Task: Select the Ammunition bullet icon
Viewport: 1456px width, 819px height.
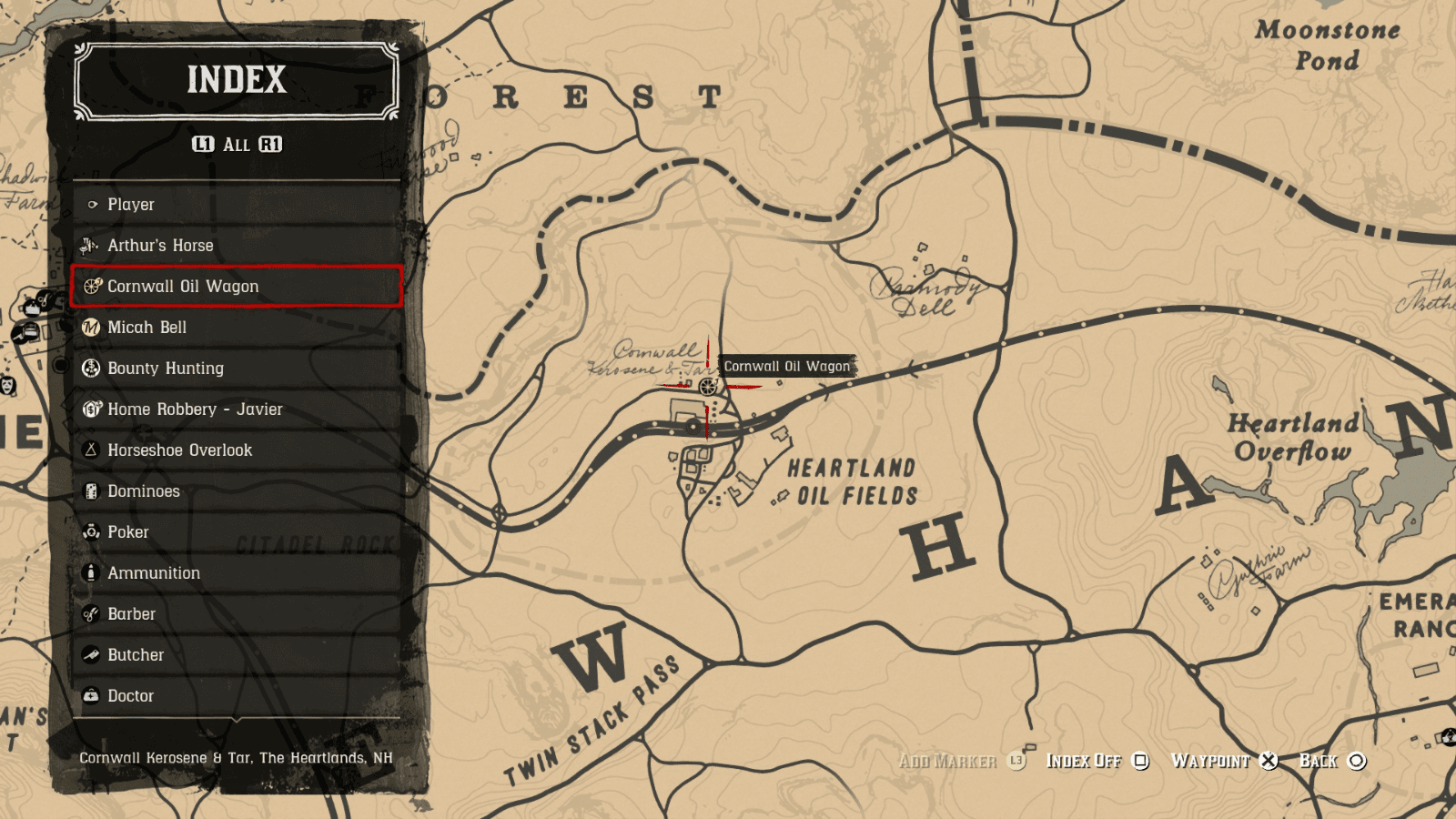Action: (91, 573)
